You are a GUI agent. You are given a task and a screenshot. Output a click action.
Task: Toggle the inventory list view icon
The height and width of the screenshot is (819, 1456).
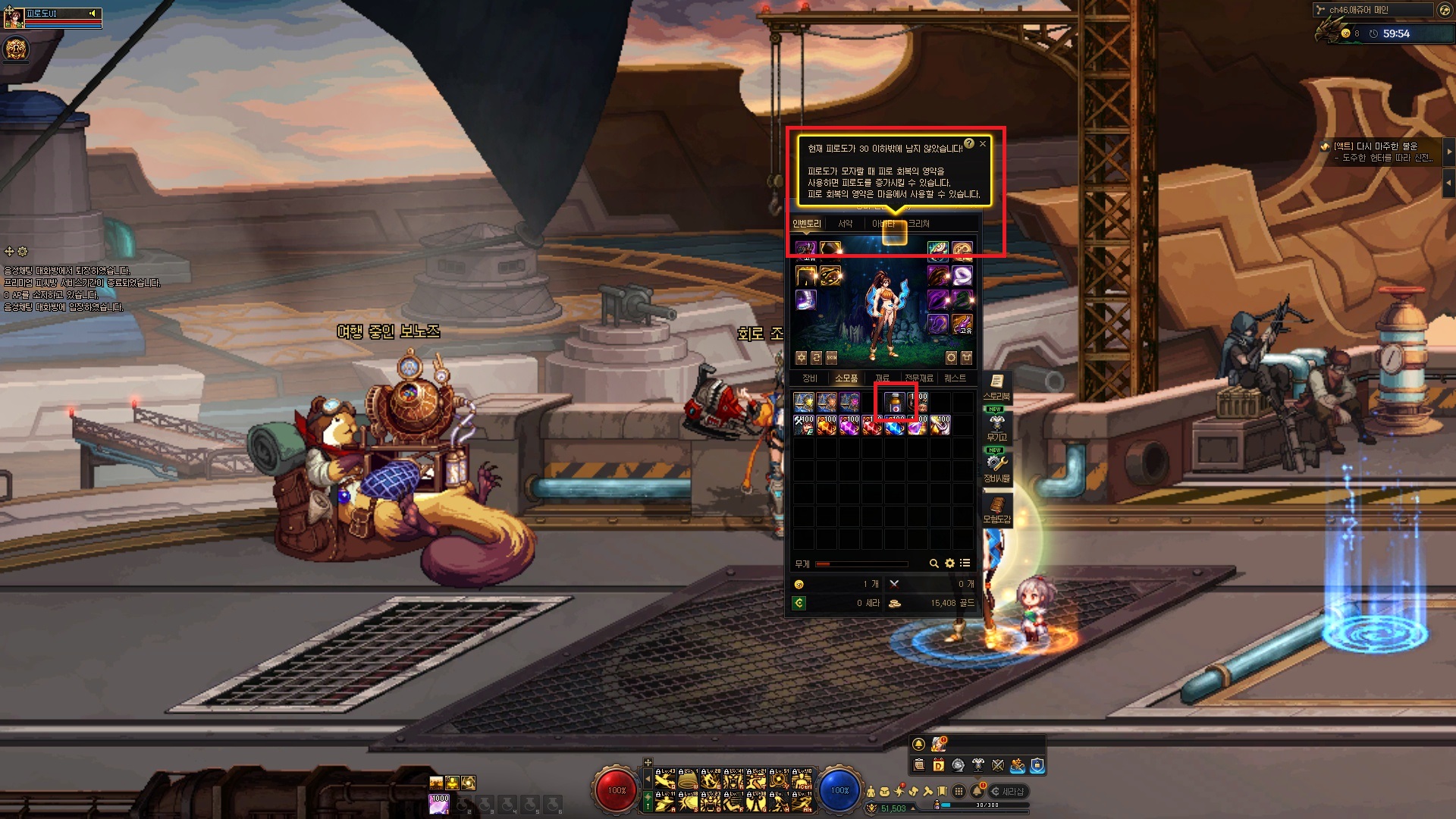965,563
